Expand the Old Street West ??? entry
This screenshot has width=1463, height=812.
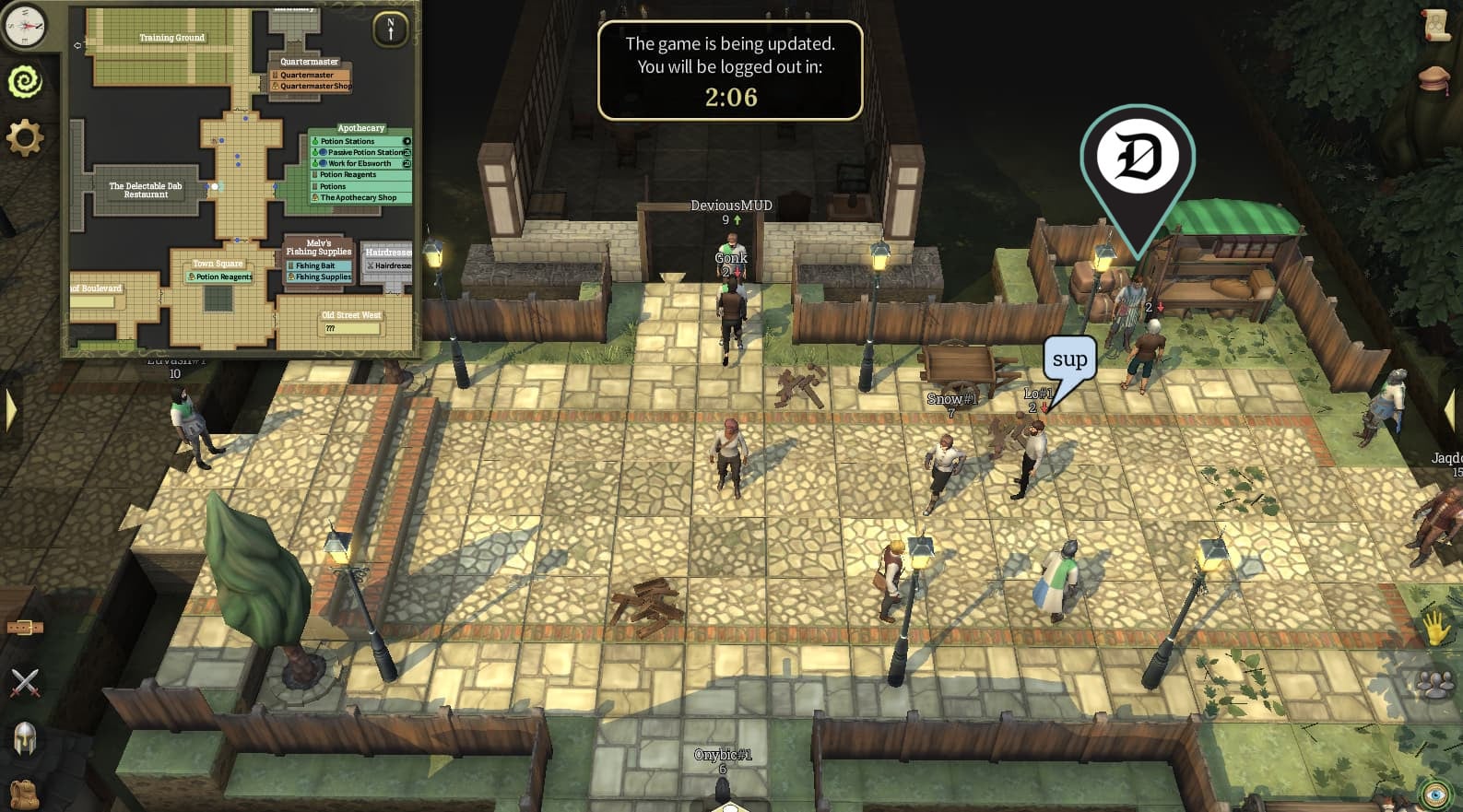pyautogui.click(x=351, y=327)
